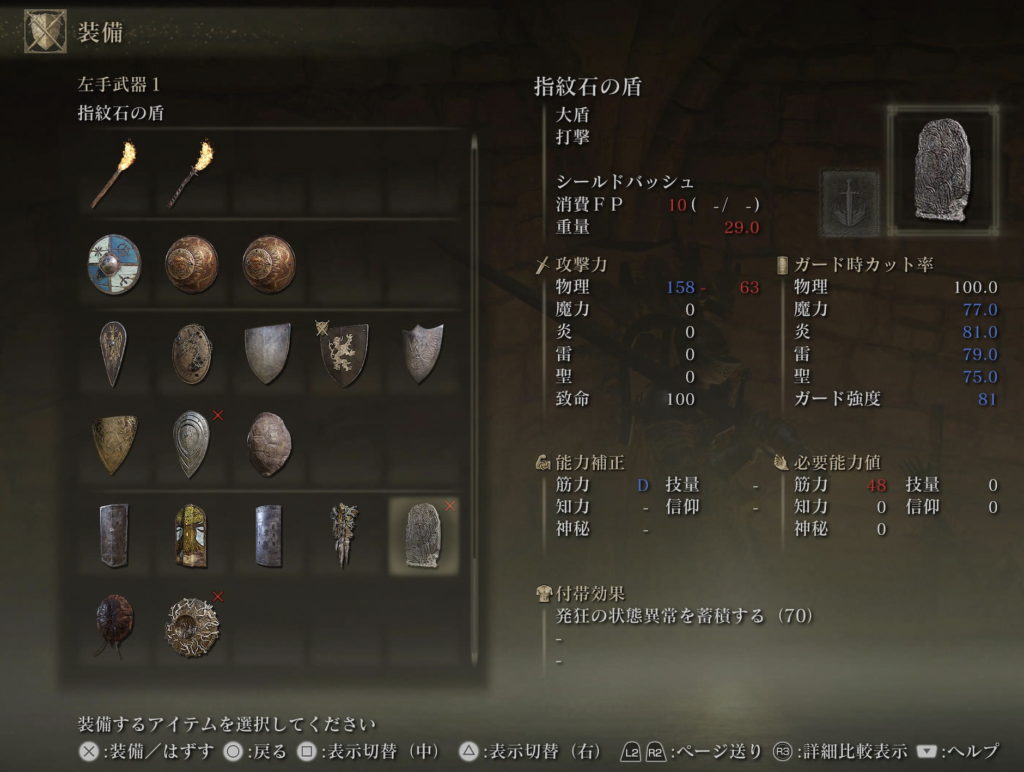Image resolution: width=1024 pixels, height=772 pixels.
Task: Pick the battered oval shield with holes
Action: coord(191,353)
